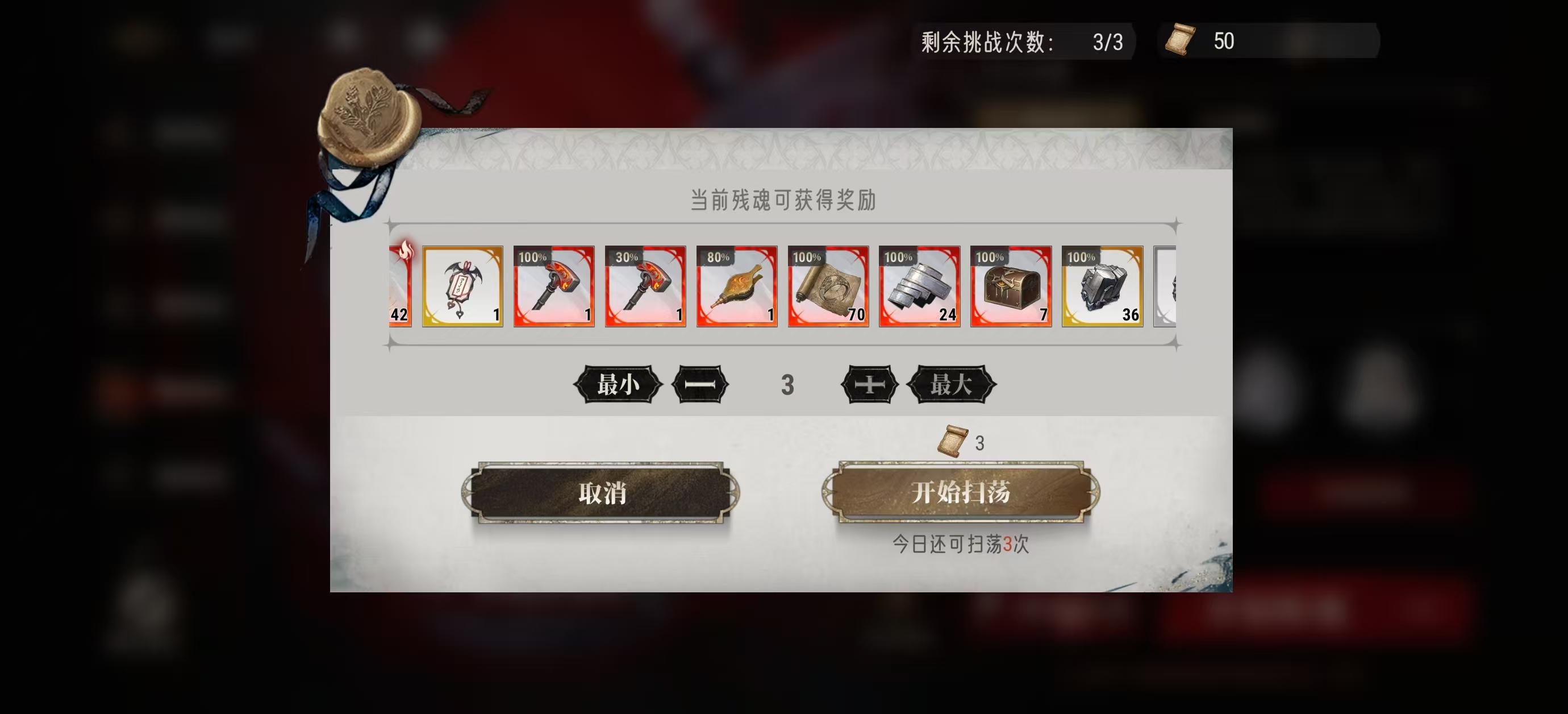
Task: Open the scroll reward showing 70
Action: pyautogui.click(x=828, y=288)
